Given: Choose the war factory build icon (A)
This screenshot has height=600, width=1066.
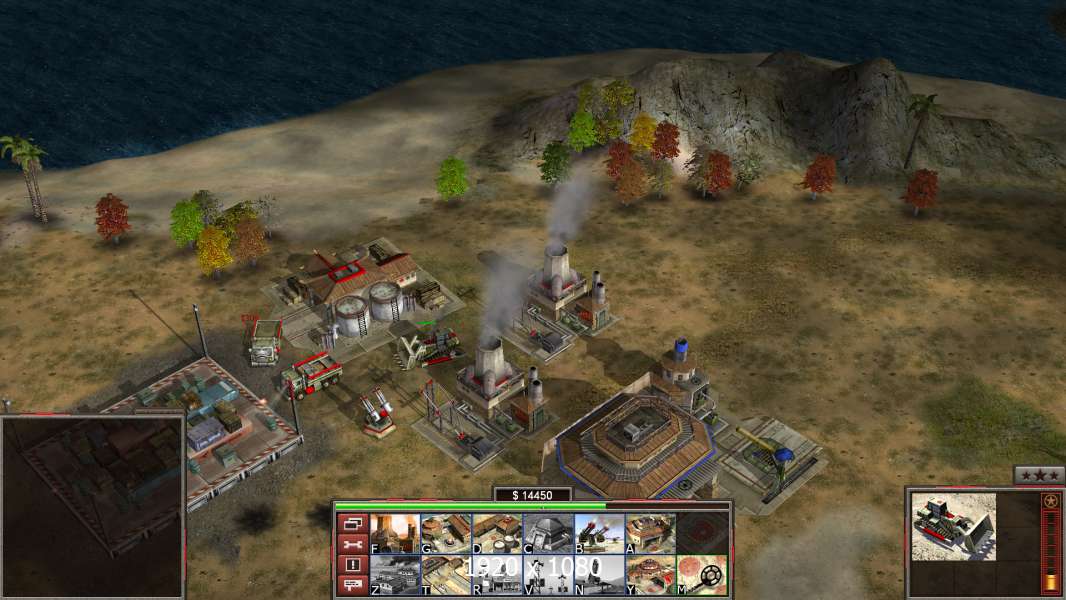Looking at the screenshot, I should click(650, 534).
